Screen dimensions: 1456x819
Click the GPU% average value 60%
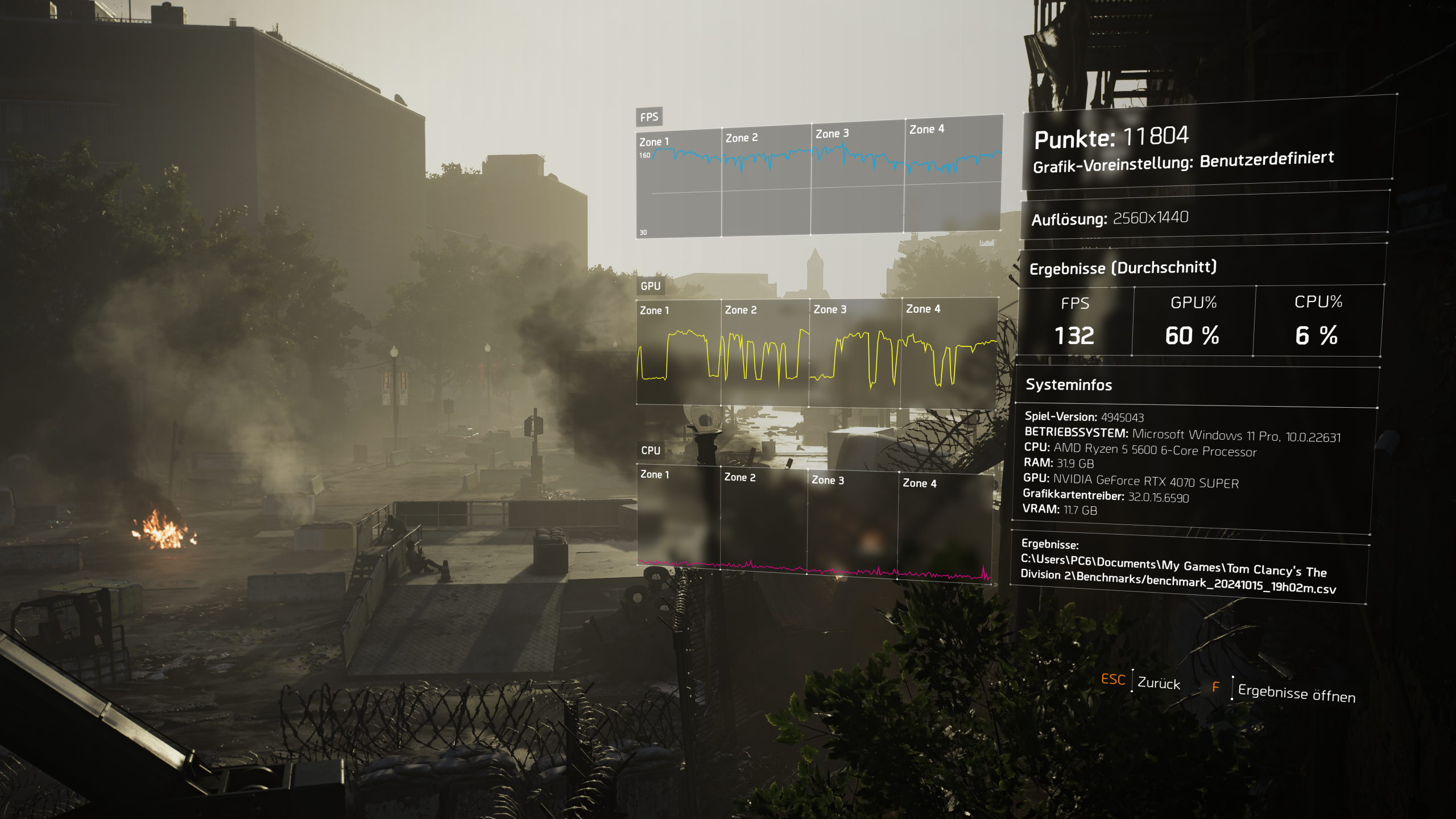pyautogui.click(x=1193, y=336)
